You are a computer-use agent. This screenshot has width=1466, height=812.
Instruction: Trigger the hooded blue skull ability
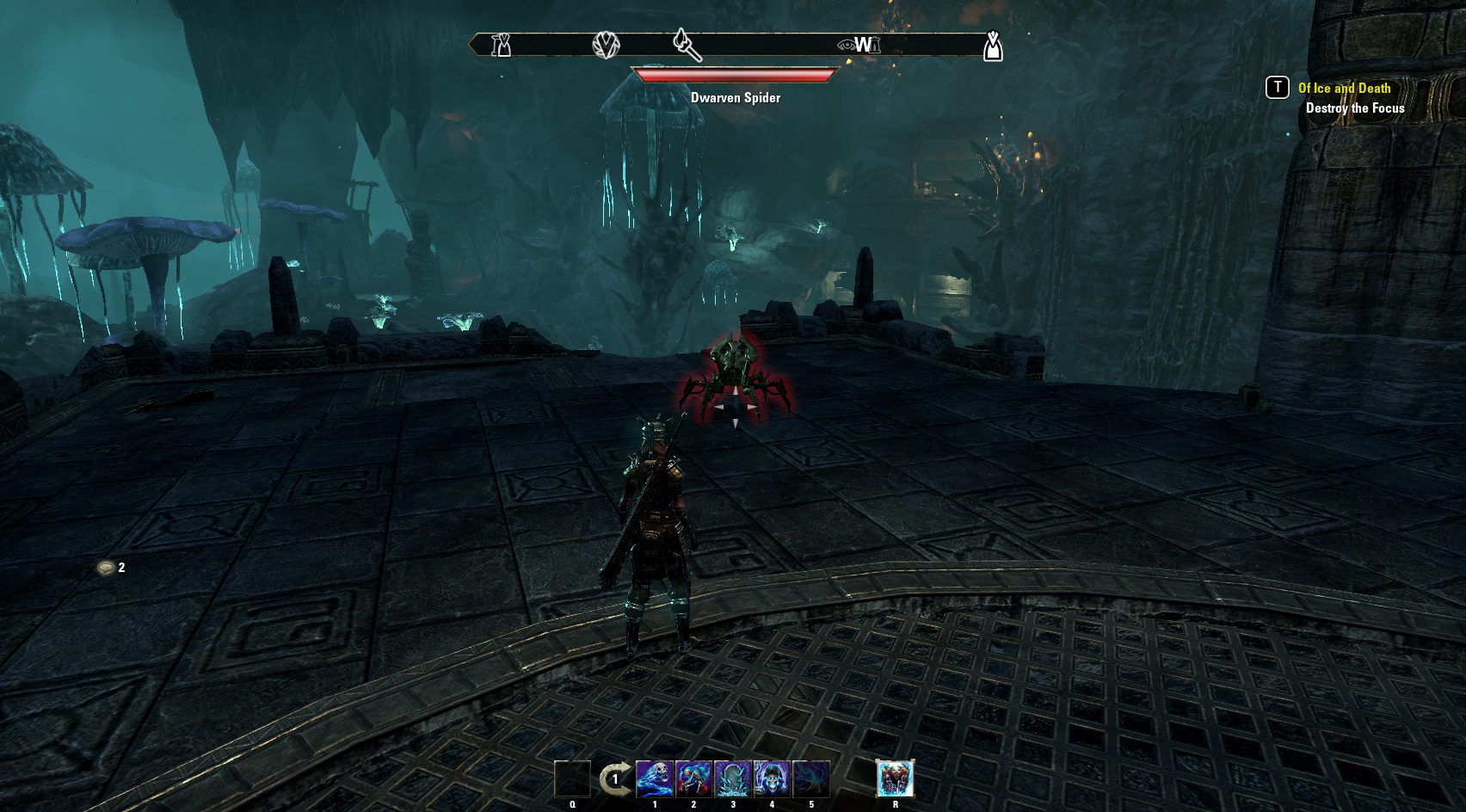[x=772, y=778]
